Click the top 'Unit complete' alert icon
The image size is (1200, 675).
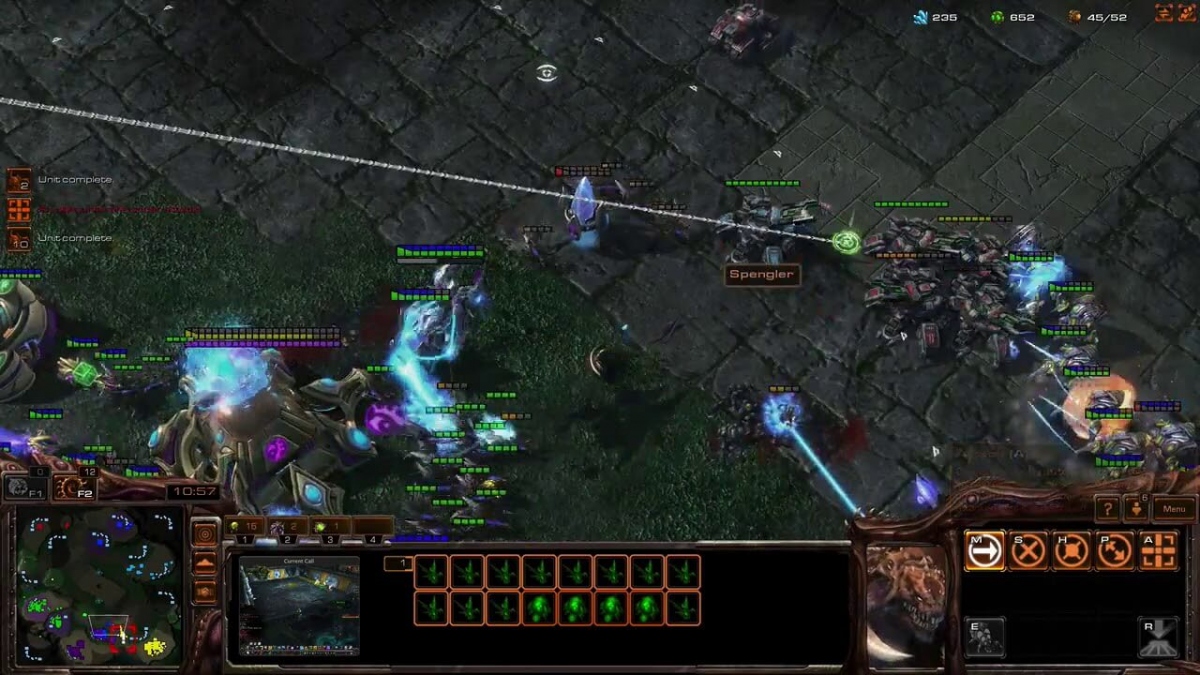pyautogui.click(x=19, y=180)
